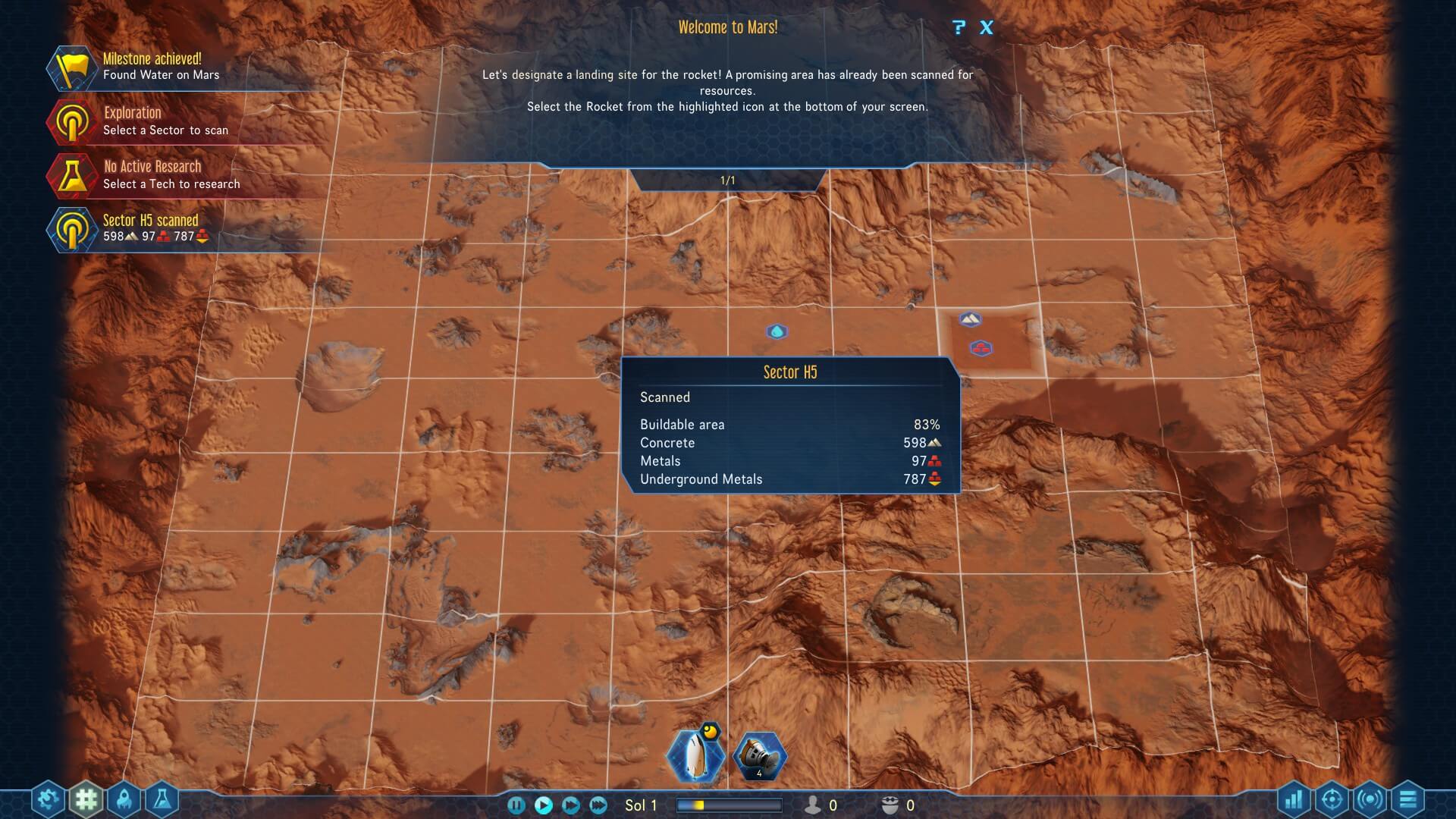Pause the game
The height and width of the screenshot is (819, 1456).
click(516, 805)
